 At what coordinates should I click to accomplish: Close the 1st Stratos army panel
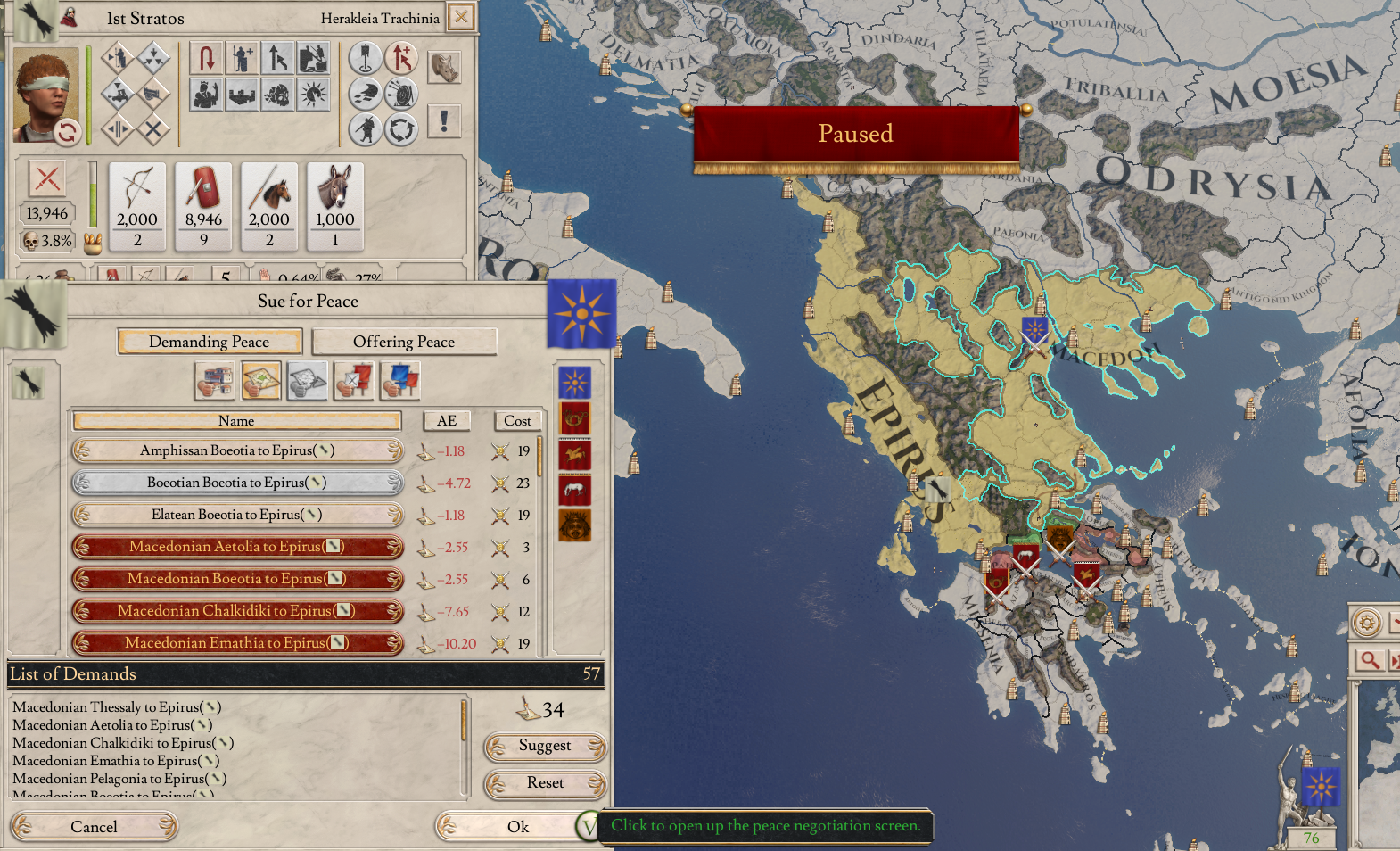[x=461, y=17]
